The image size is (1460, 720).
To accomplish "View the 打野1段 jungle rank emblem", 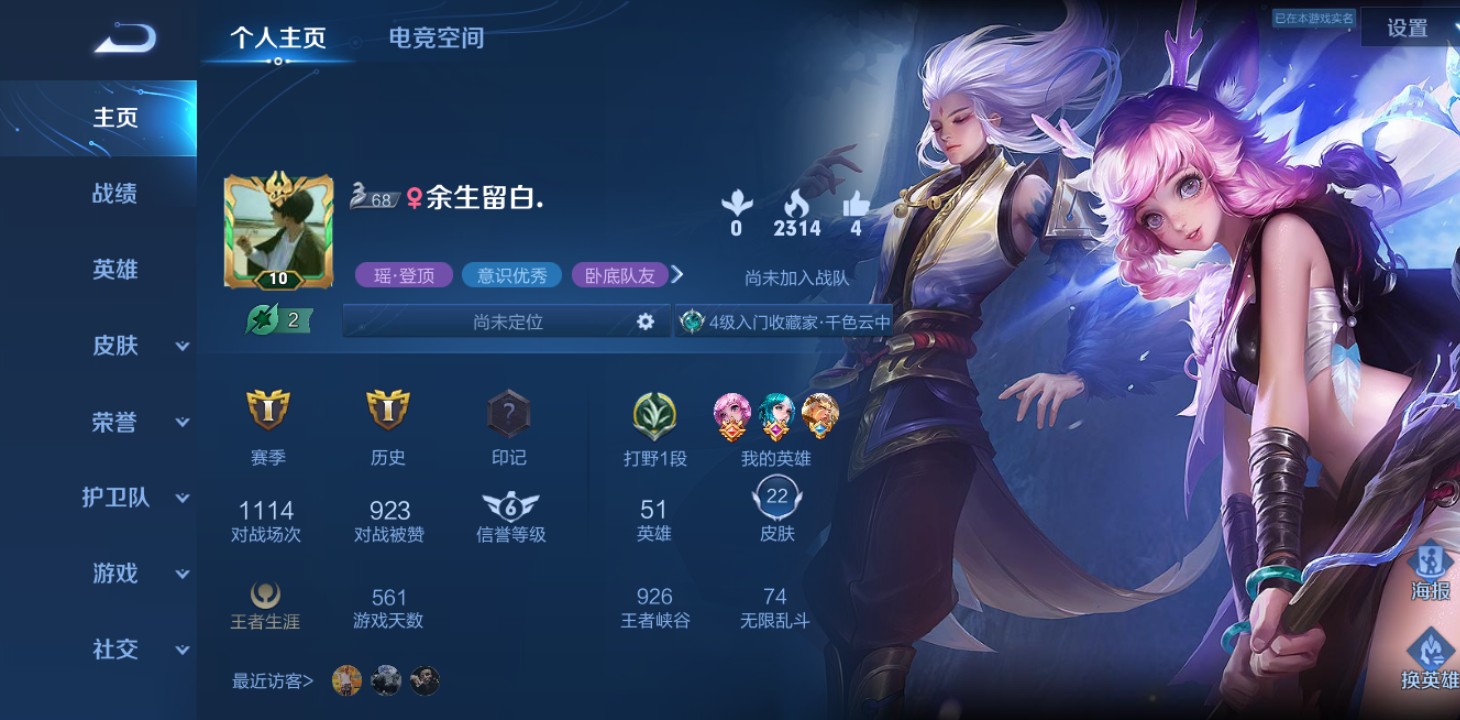I will pos(655,418).
